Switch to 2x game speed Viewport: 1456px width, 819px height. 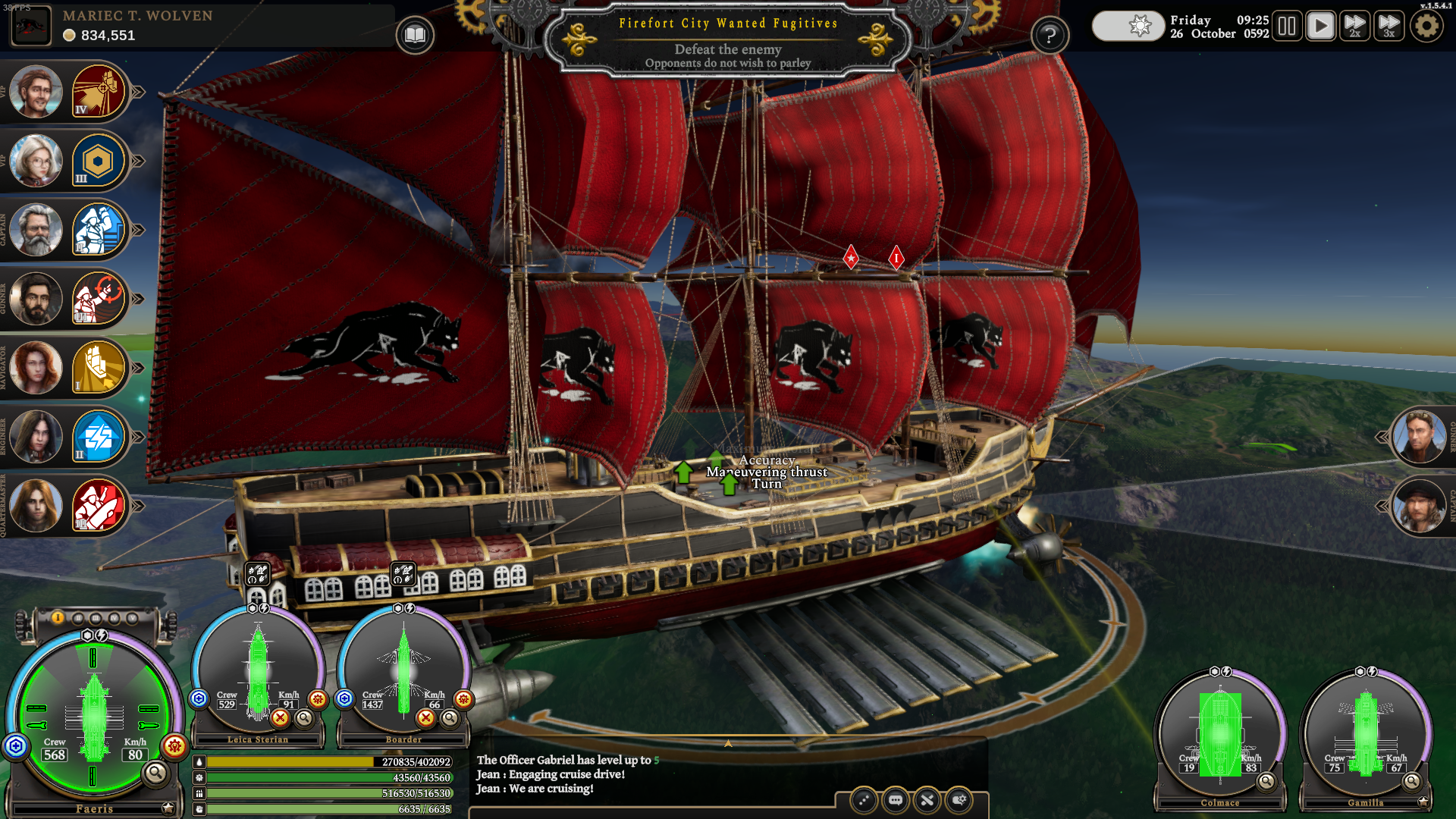click(x=1354, y=27)
